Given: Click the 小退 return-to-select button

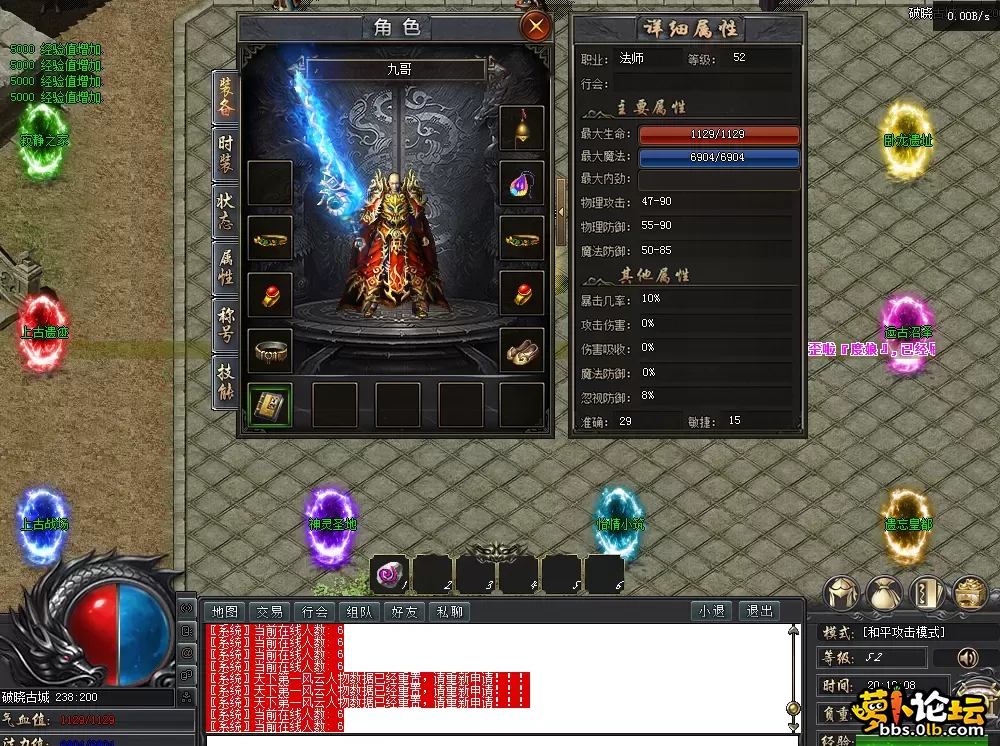Looking at the screenshot, I should click(x=712, y=611).
